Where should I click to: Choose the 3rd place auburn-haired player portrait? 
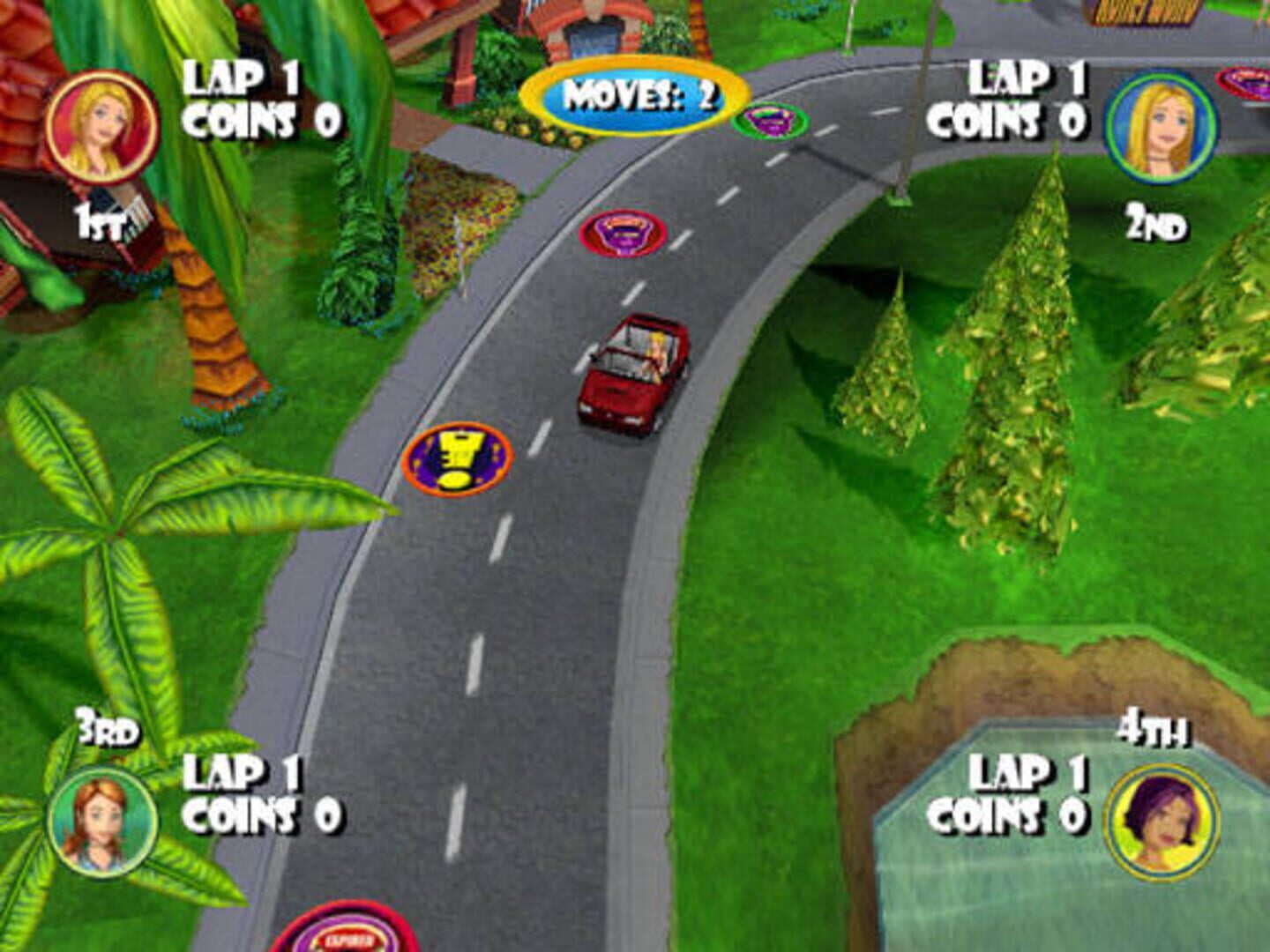[103, 821]
